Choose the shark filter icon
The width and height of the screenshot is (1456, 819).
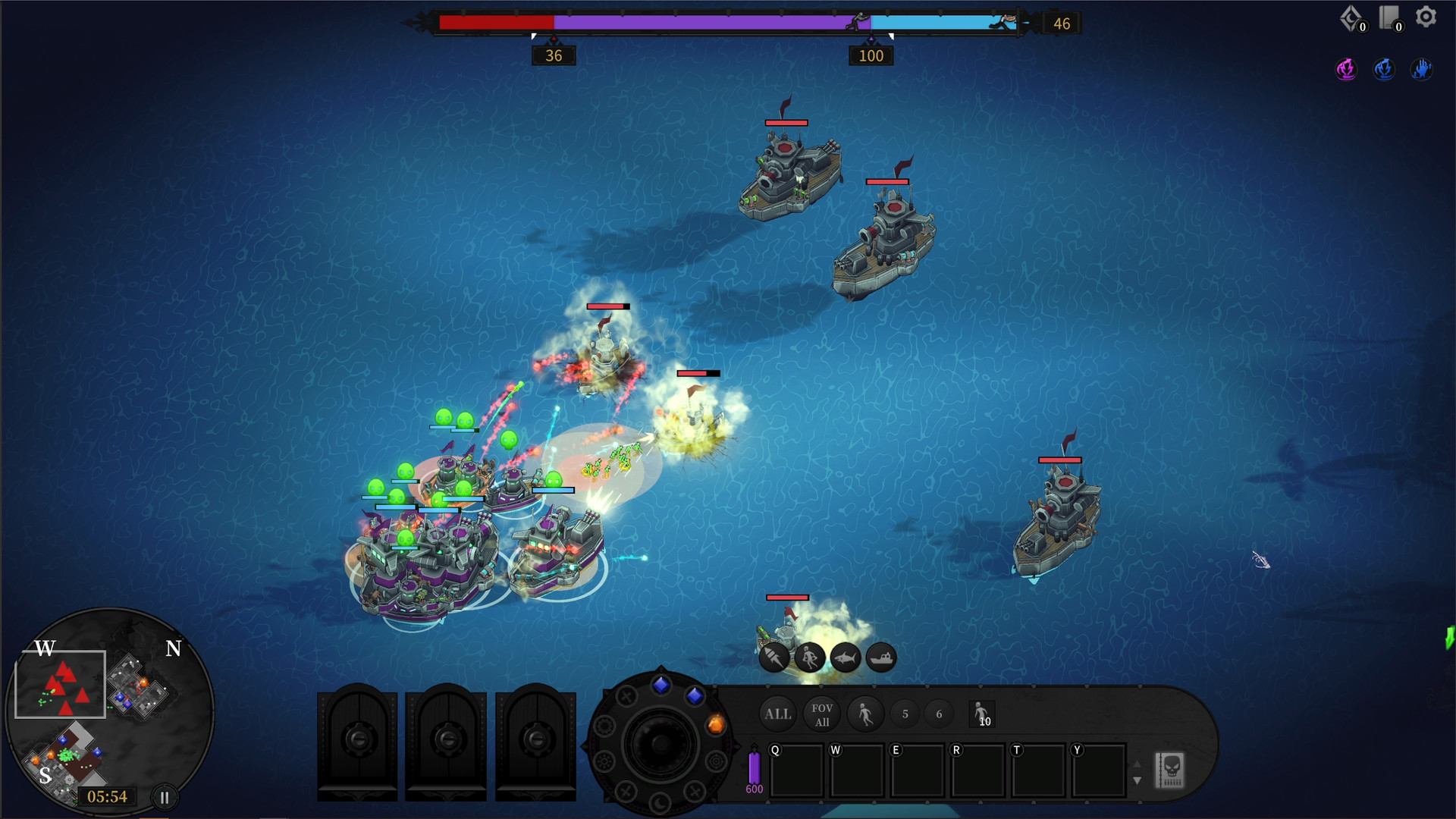point(846,657)
